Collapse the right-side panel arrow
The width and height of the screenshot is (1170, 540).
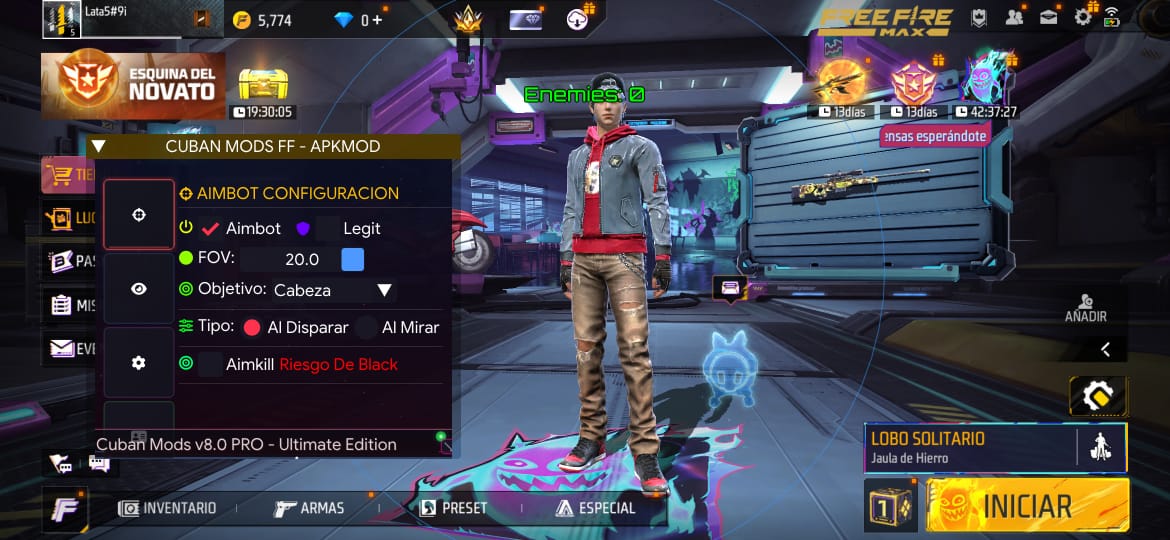[1105, 349]
